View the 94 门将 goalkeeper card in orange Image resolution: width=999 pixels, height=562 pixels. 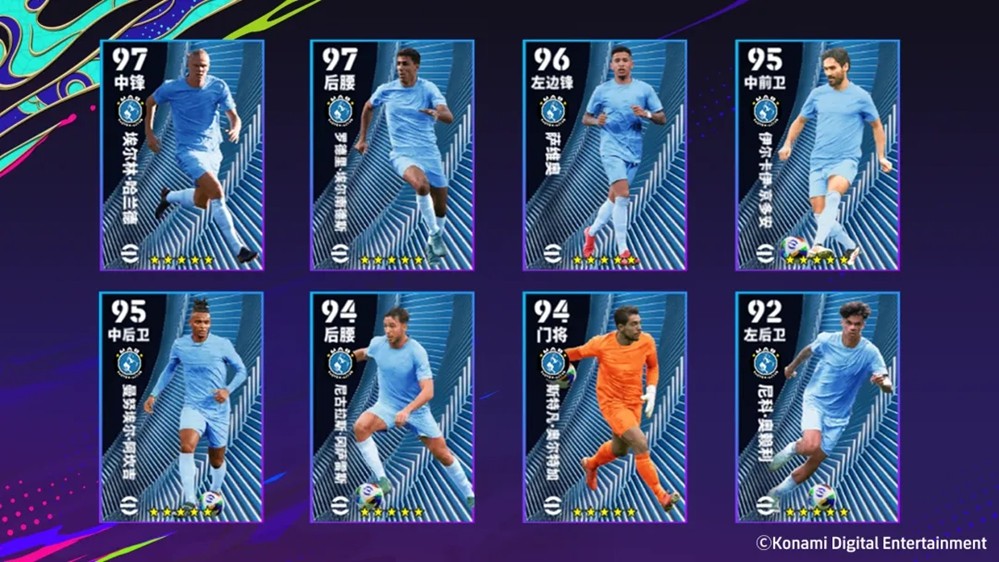coord(605,407)
